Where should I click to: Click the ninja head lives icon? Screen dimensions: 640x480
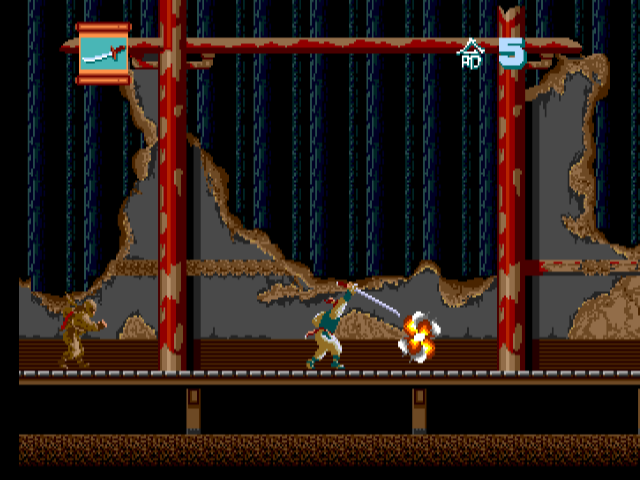click(x=471, y=54)
